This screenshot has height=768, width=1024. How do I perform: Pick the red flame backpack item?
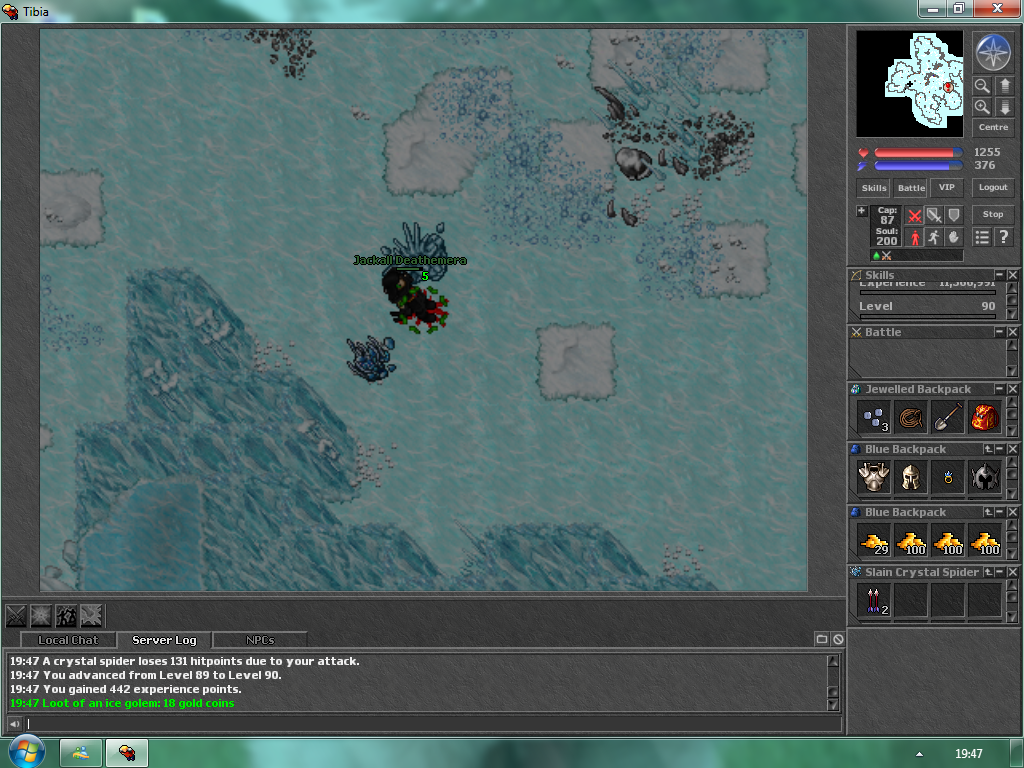[985, 417]
